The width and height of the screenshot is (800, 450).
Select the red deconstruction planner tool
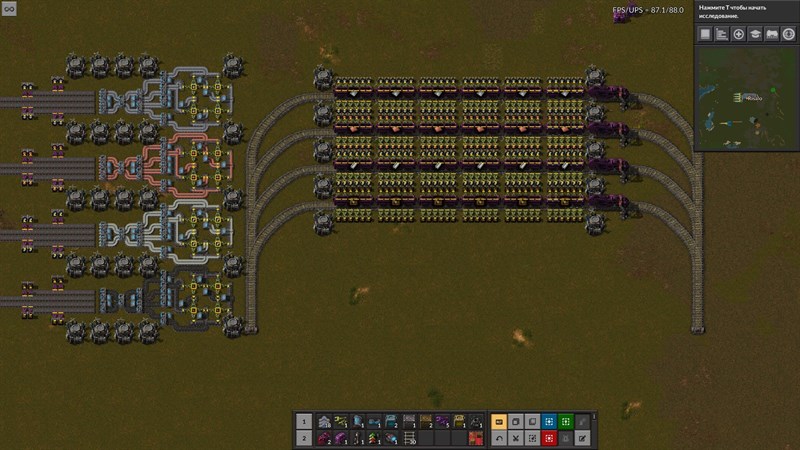pyautogui.click(x=550, y=438)
